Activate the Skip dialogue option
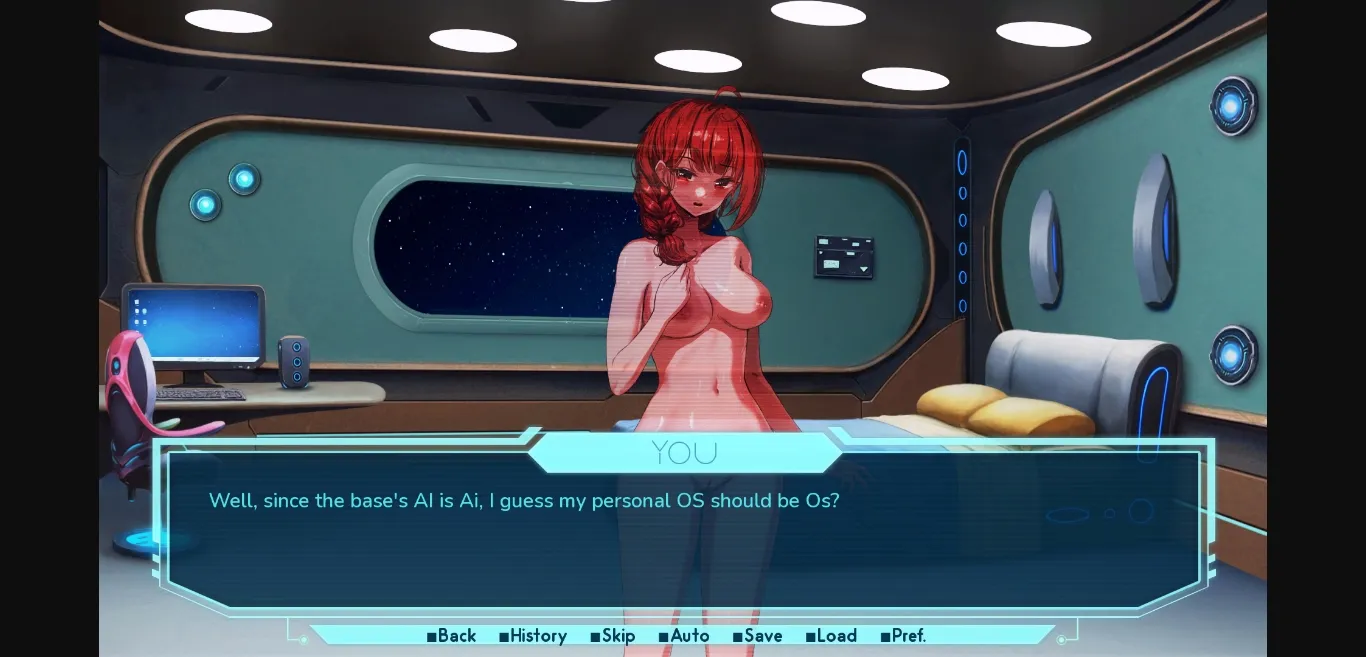Image resolution: width=1366 pixels, height=657 pixels. [613, 636]
